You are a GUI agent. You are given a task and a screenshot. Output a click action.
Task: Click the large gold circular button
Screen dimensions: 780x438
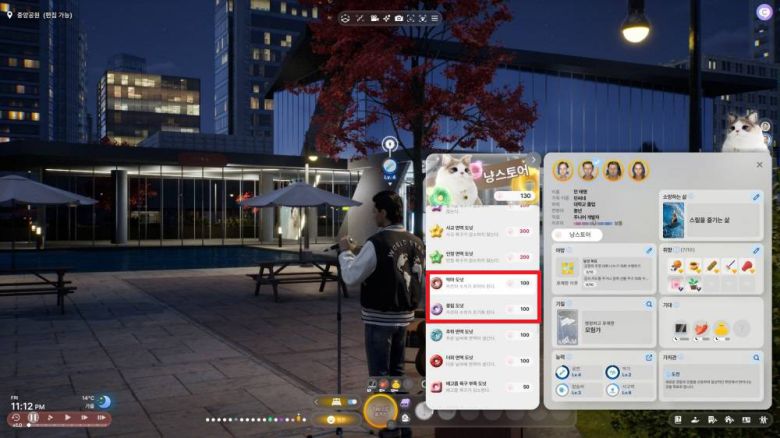tap(380, 409)
